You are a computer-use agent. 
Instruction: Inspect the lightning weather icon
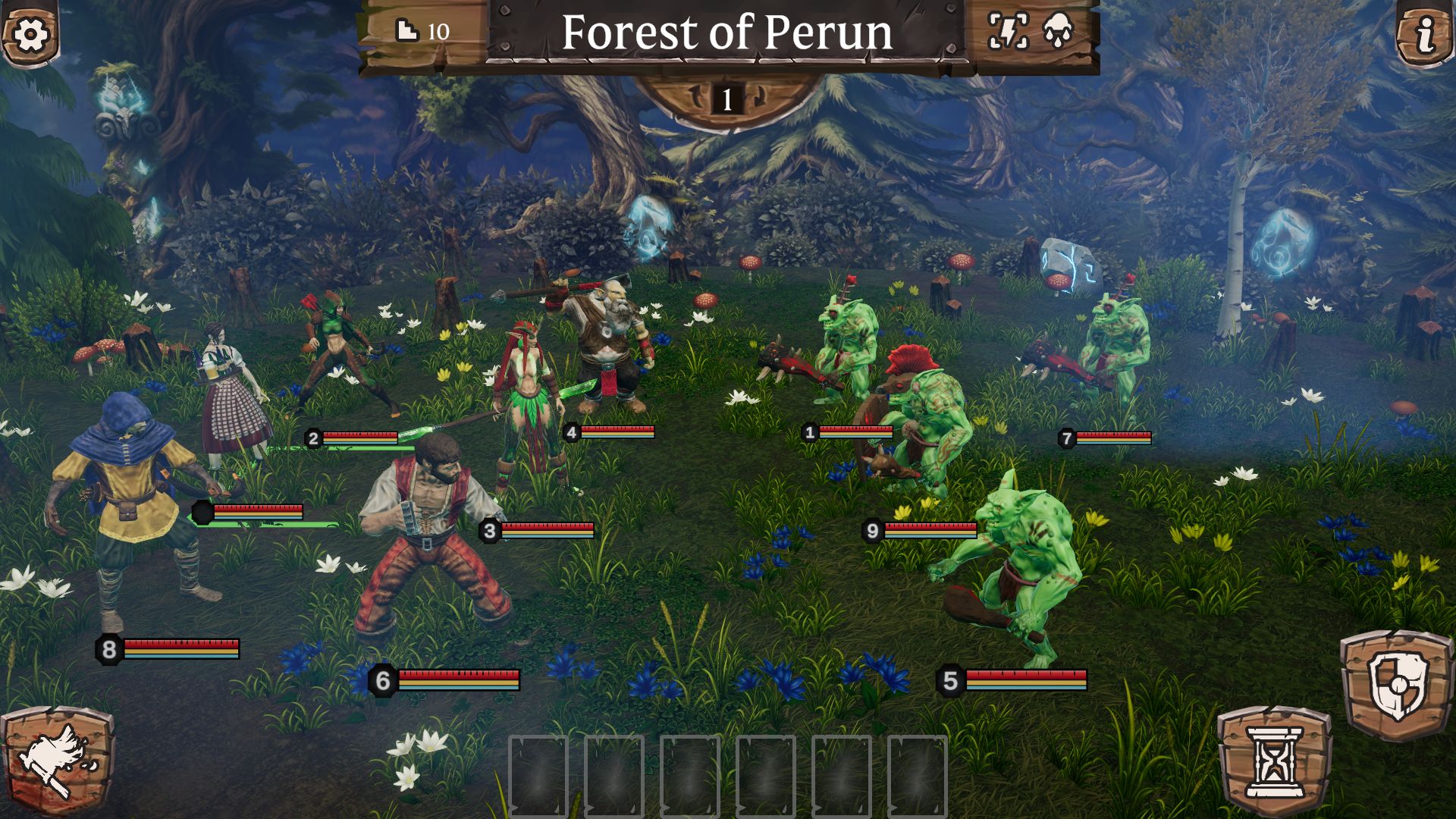pyautogui.click(x=1008, y=32)
